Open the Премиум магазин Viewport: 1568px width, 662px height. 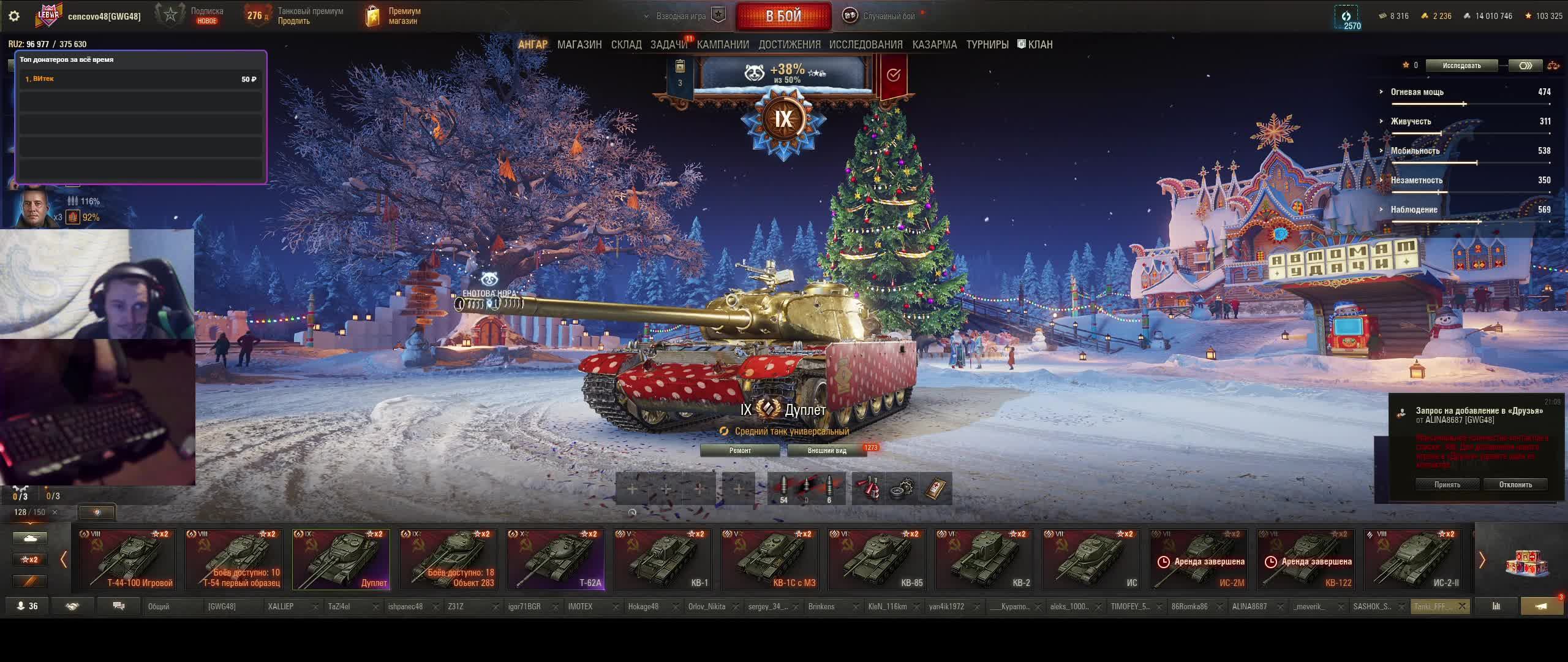click(x=393, y=16)
